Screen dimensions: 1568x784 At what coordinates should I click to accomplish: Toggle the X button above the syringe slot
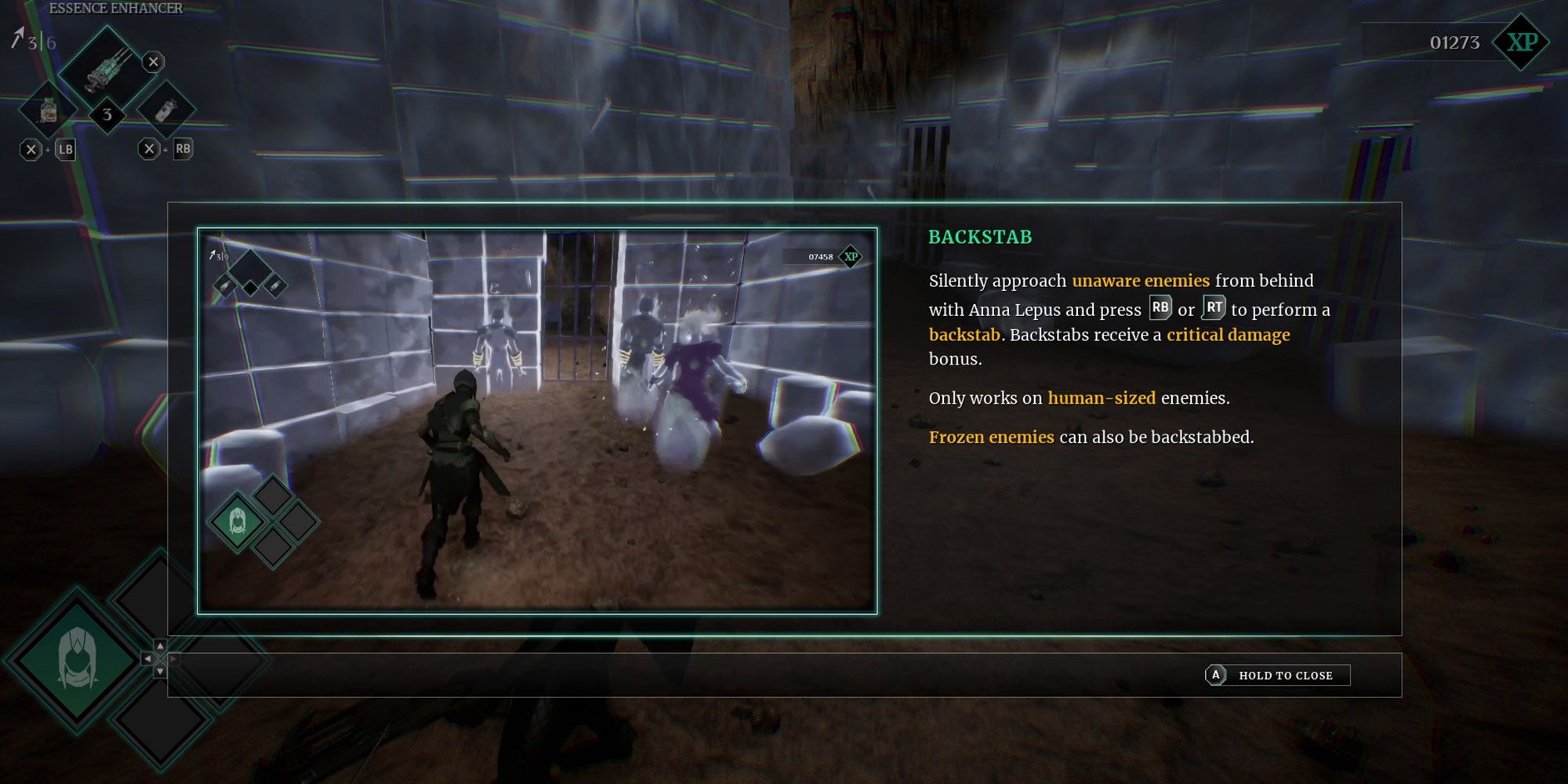click(x=153, y=63)
